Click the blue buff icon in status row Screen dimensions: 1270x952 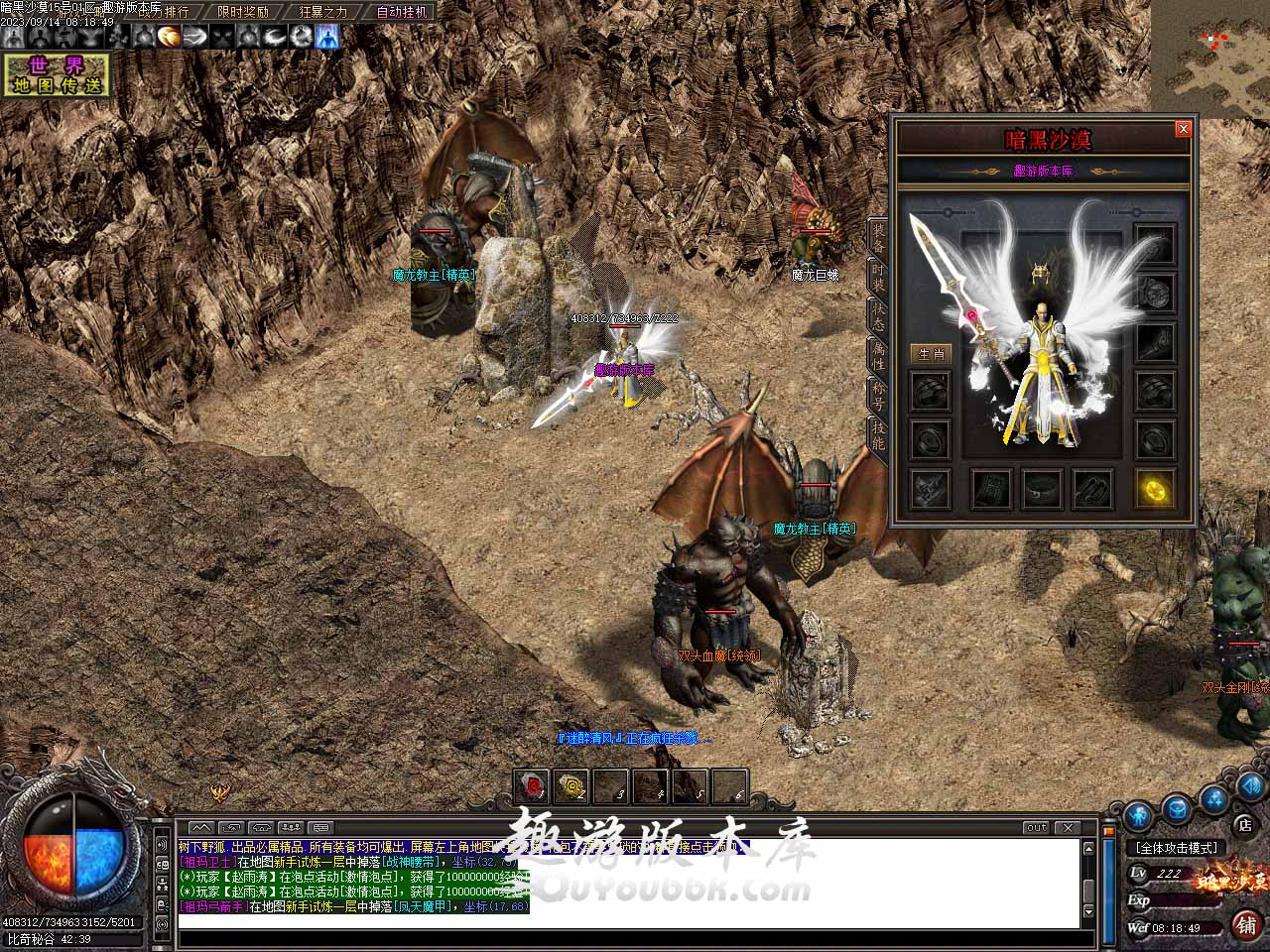coord(326,37)
